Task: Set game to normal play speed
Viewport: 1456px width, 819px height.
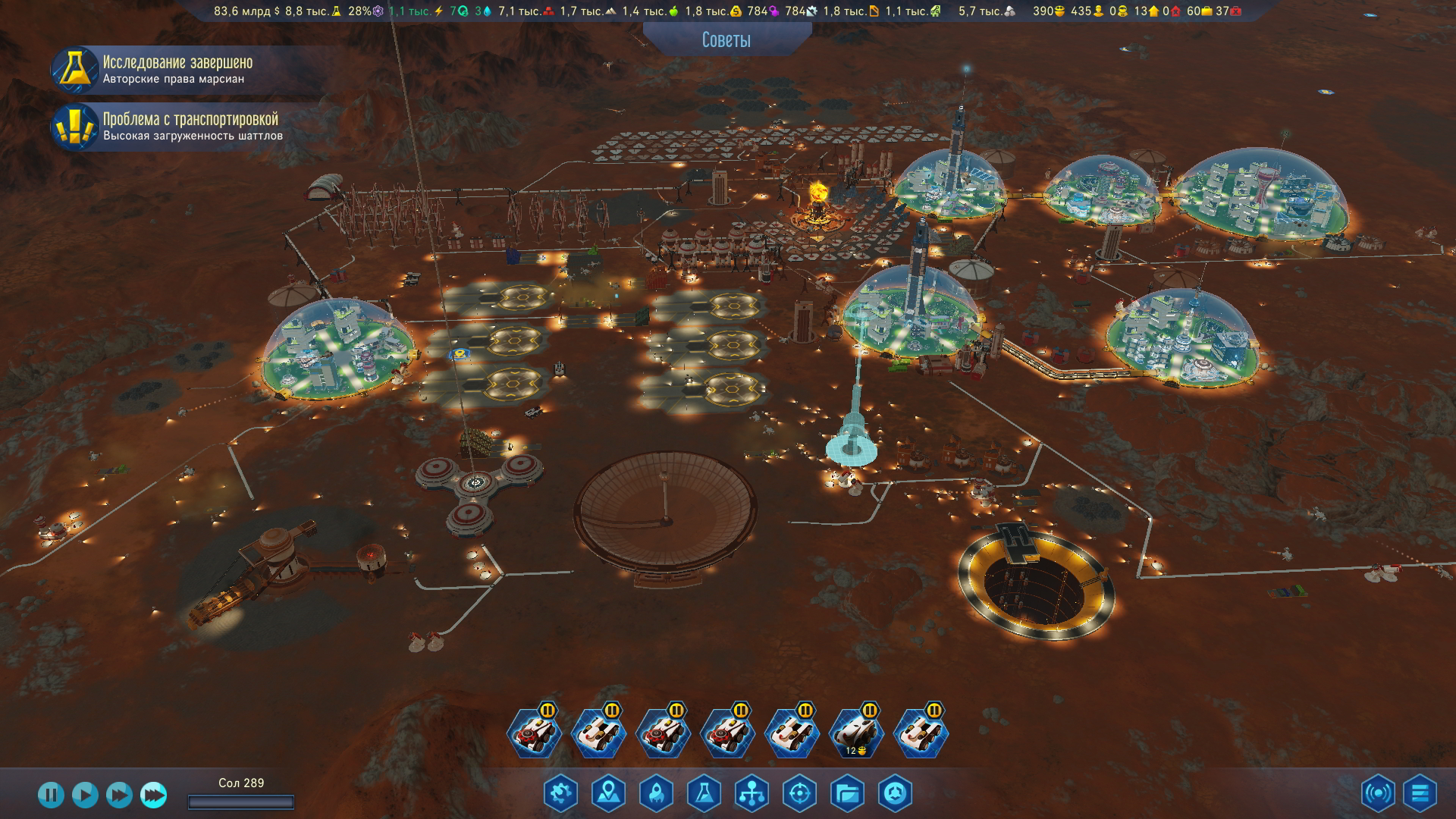Action: coord(85,795)
